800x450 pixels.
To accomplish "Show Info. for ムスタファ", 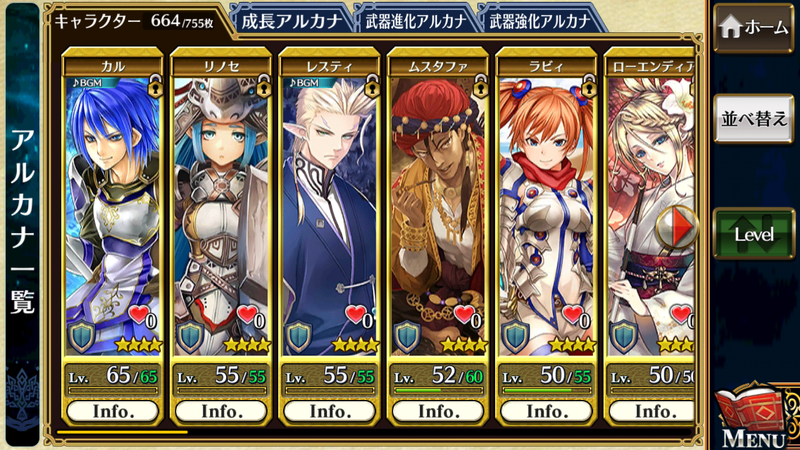I will coord(437,411).
